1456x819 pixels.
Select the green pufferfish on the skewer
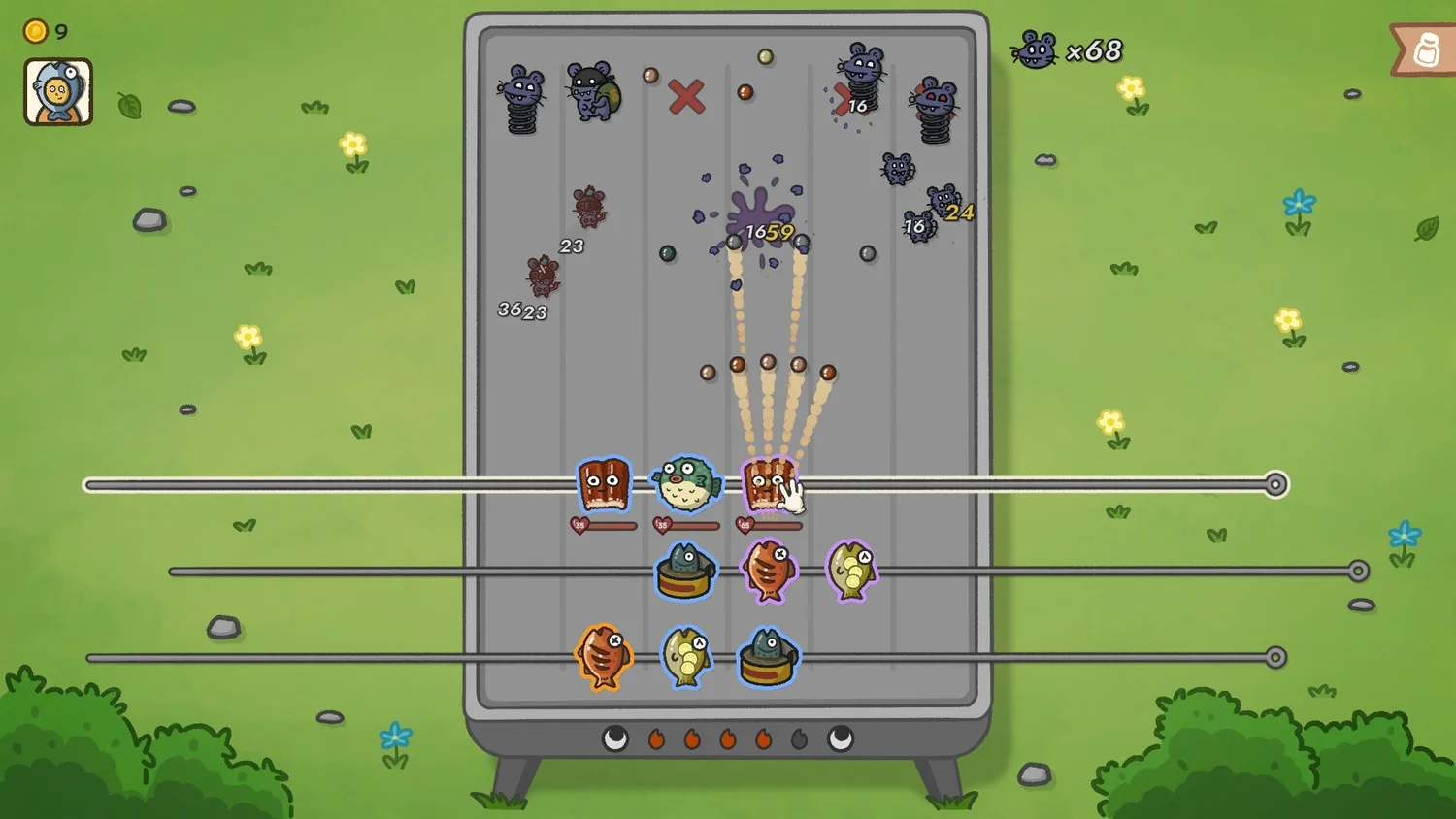pyautogui.click(x=685, y=483)
